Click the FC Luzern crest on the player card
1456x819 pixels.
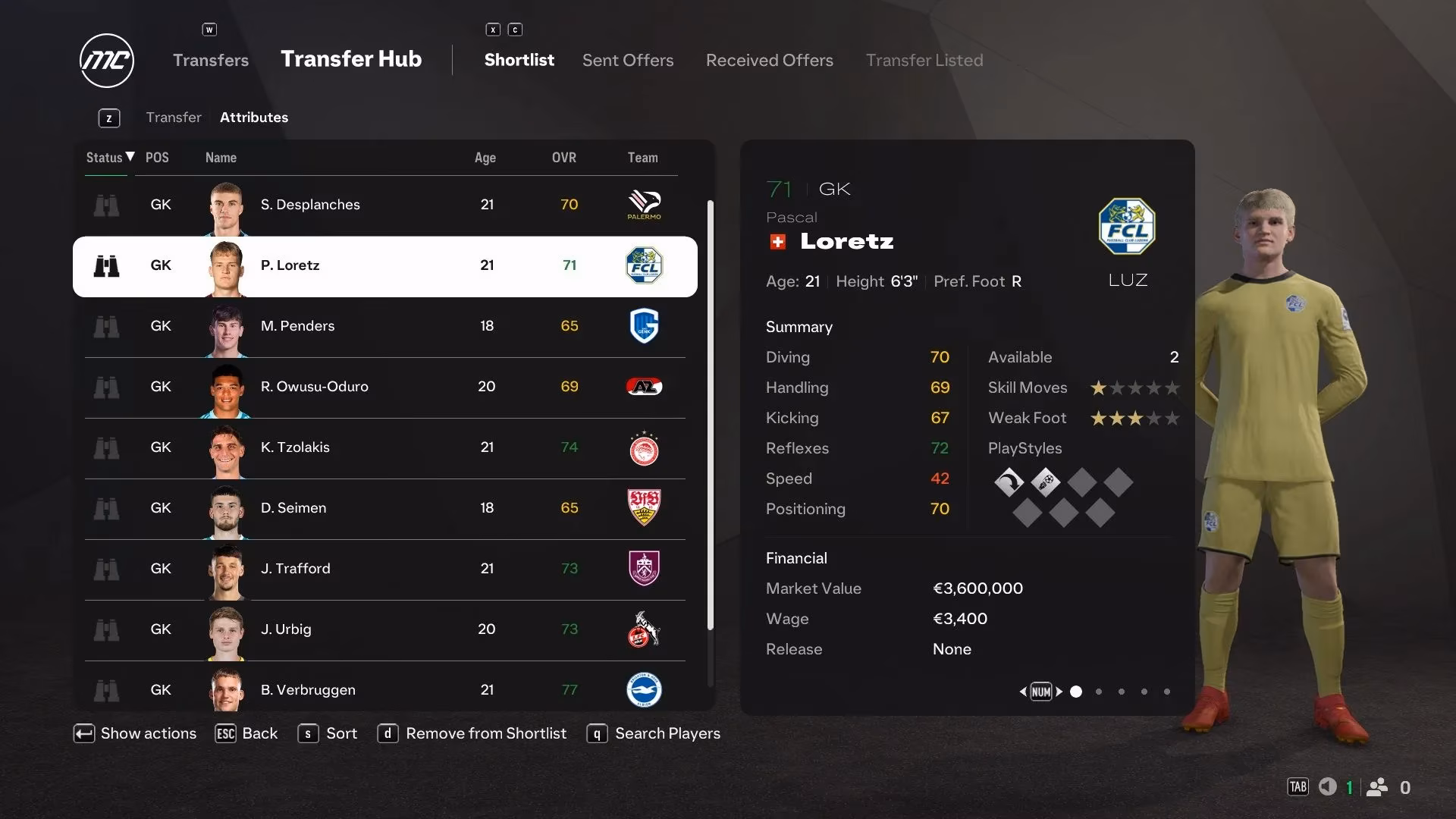tap(1126, 226)
